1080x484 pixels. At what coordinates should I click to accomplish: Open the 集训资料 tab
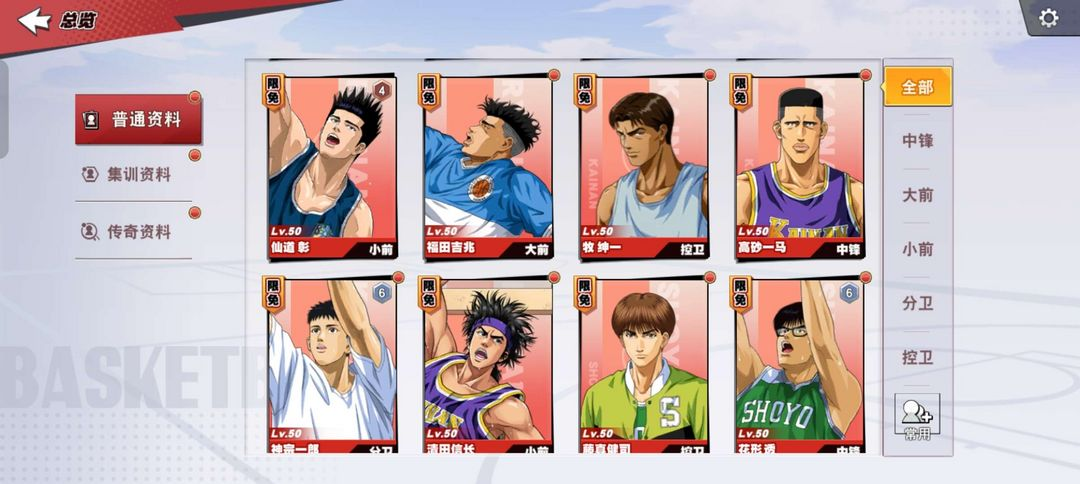pyautogui.click(x=138, y=175)
